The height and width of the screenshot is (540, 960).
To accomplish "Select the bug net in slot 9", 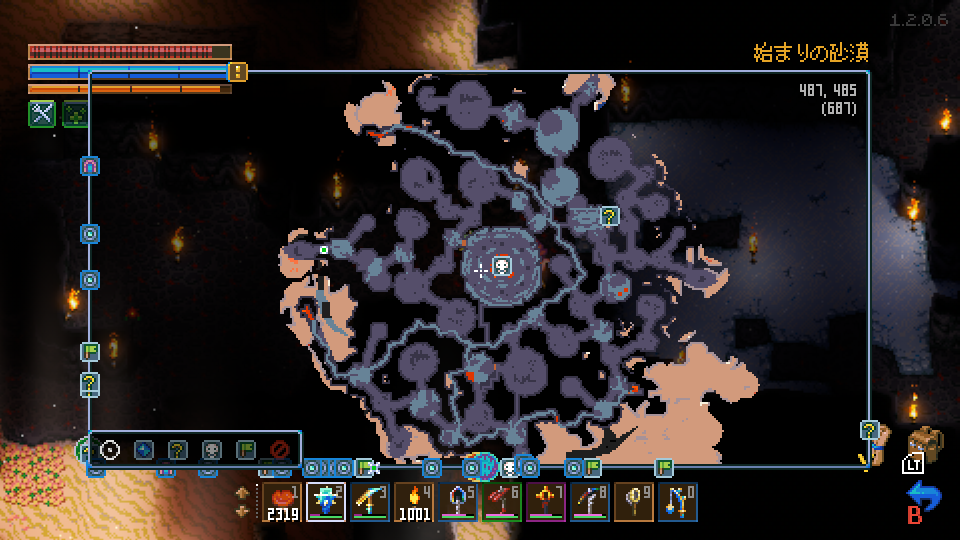I will pos(636,501).
